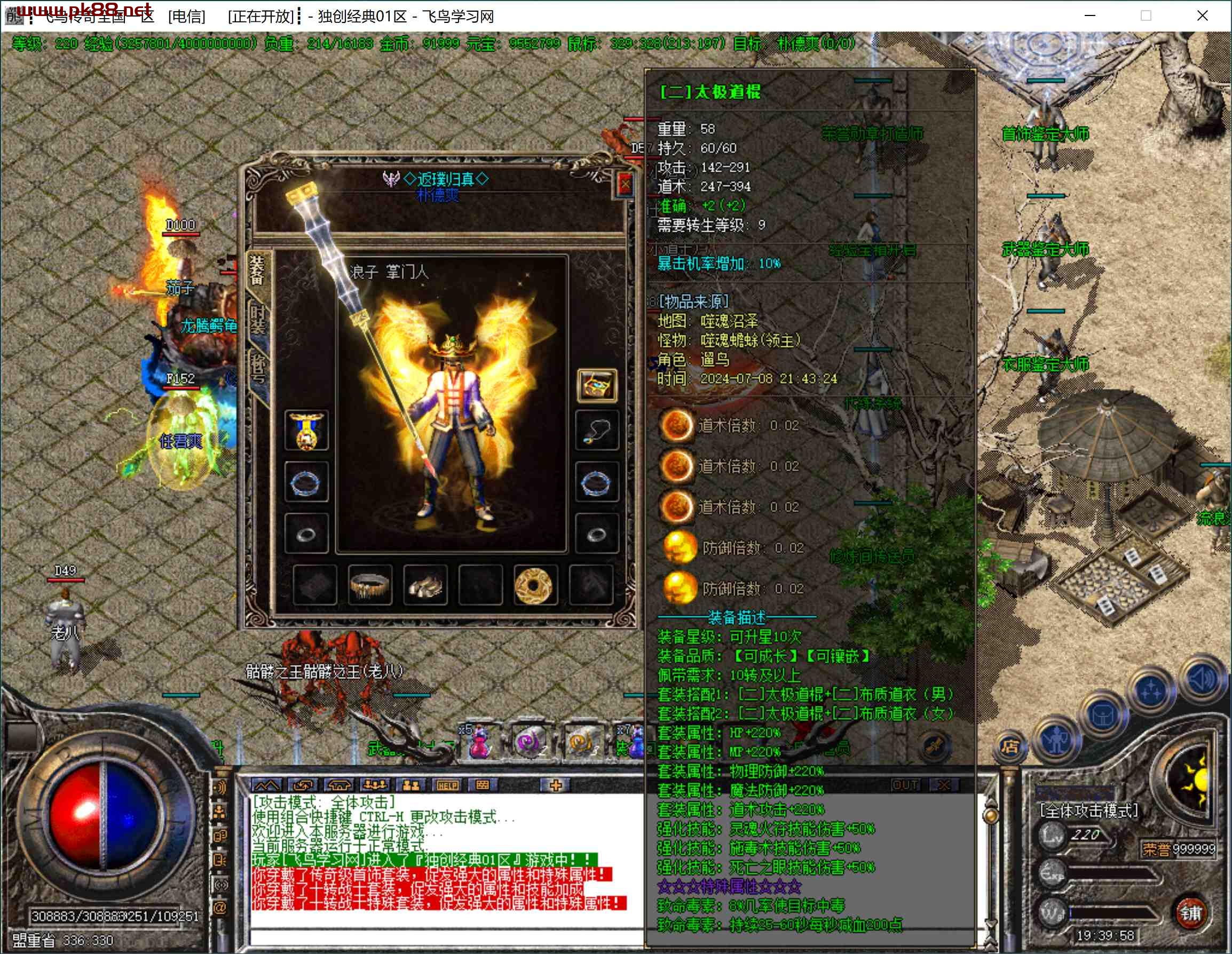Select the necklace equipment slot
1232x954 pixels.
click(x=597, y=431)
